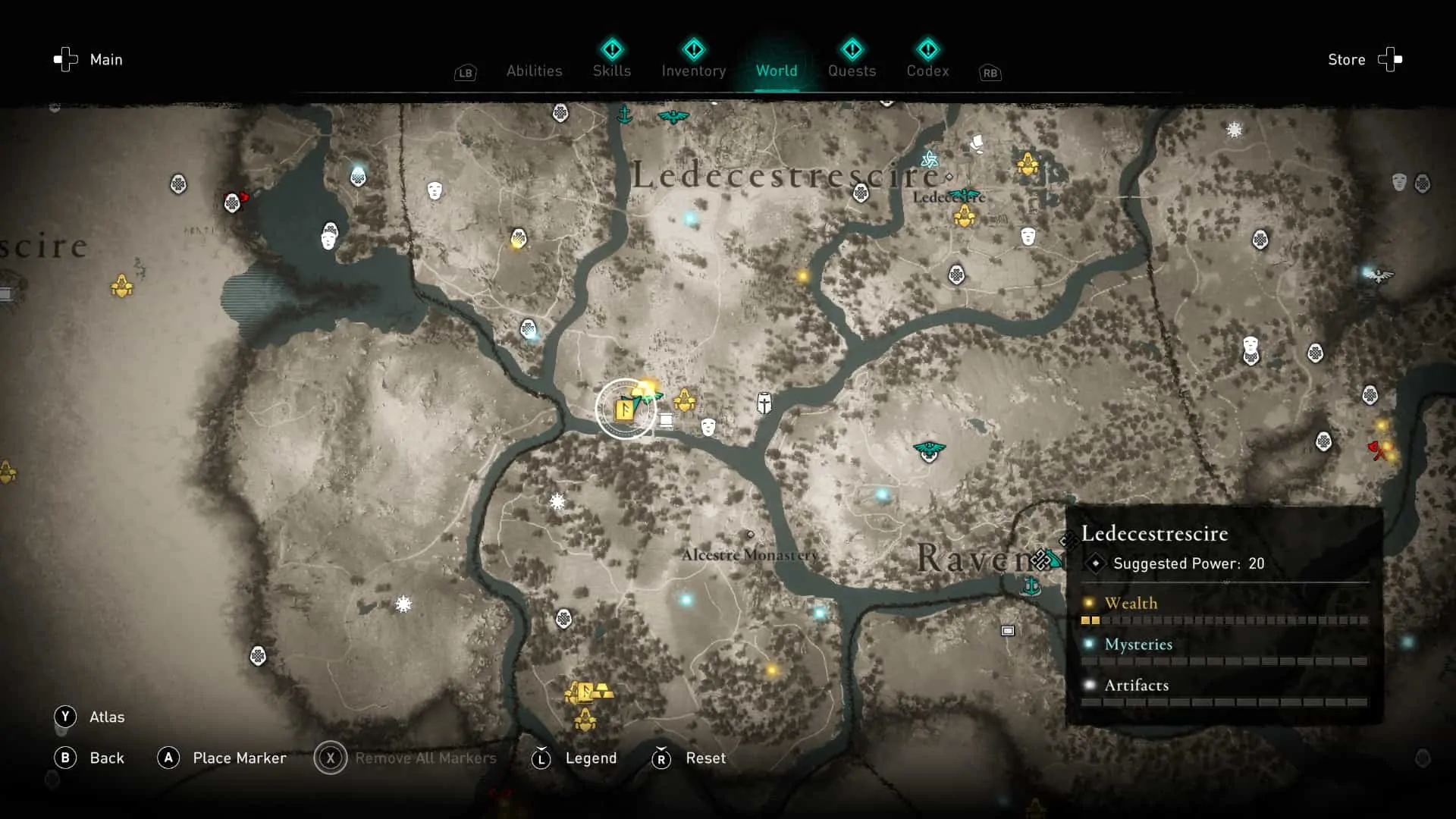The width and height of the screenshot is (1456, 819).
Task: Click the Main plus icon top left
Action: click(x=65, y=59)
